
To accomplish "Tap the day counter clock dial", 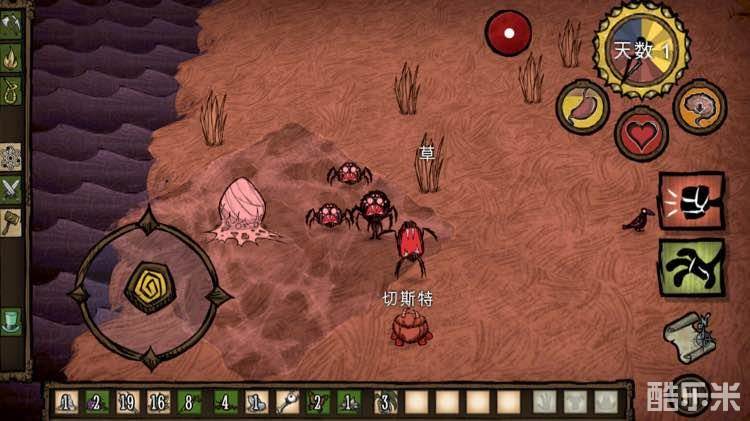I will pyautogui.click(x=640, y=50).
